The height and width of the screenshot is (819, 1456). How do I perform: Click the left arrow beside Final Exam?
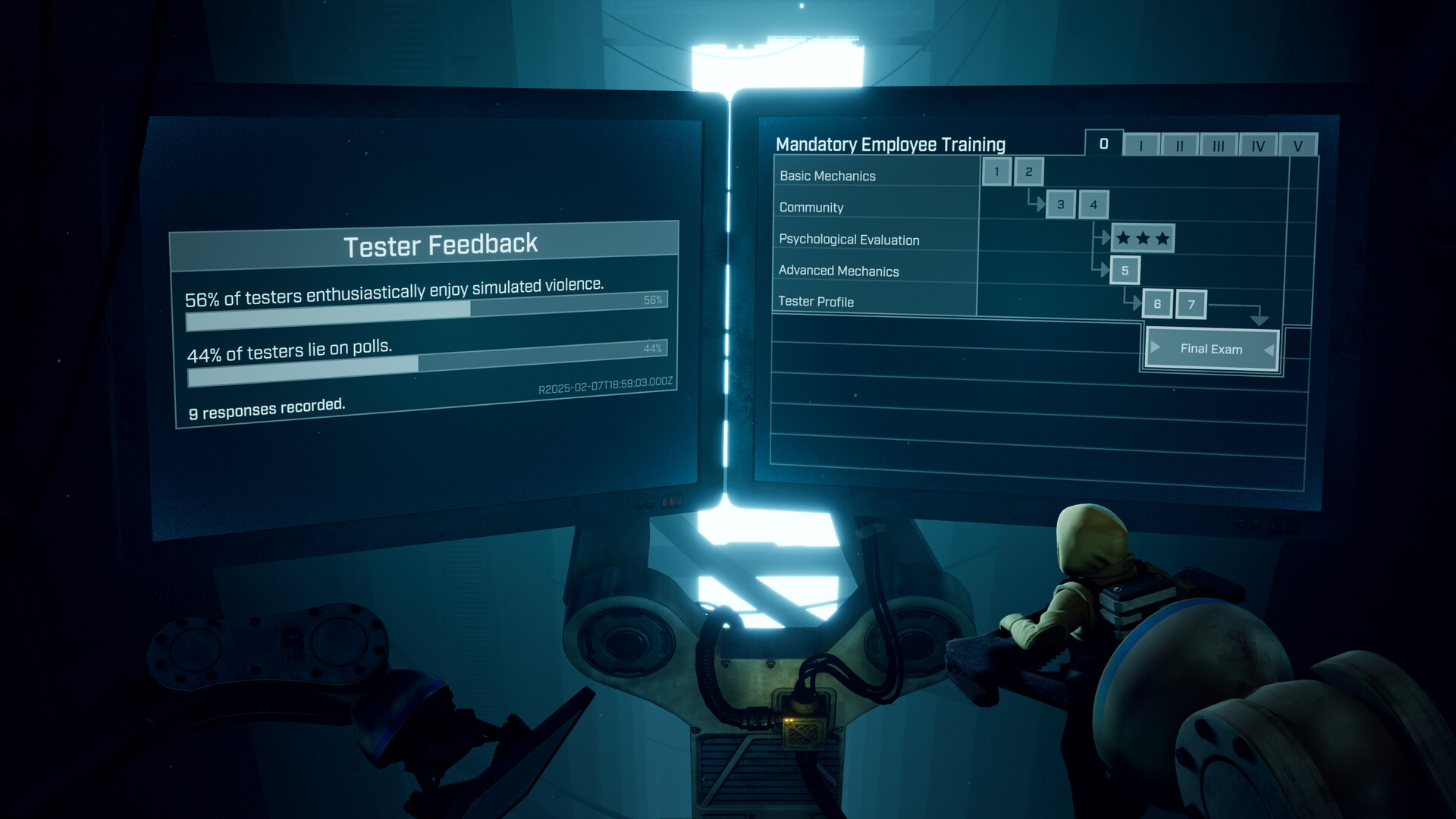coord(1155,348)
